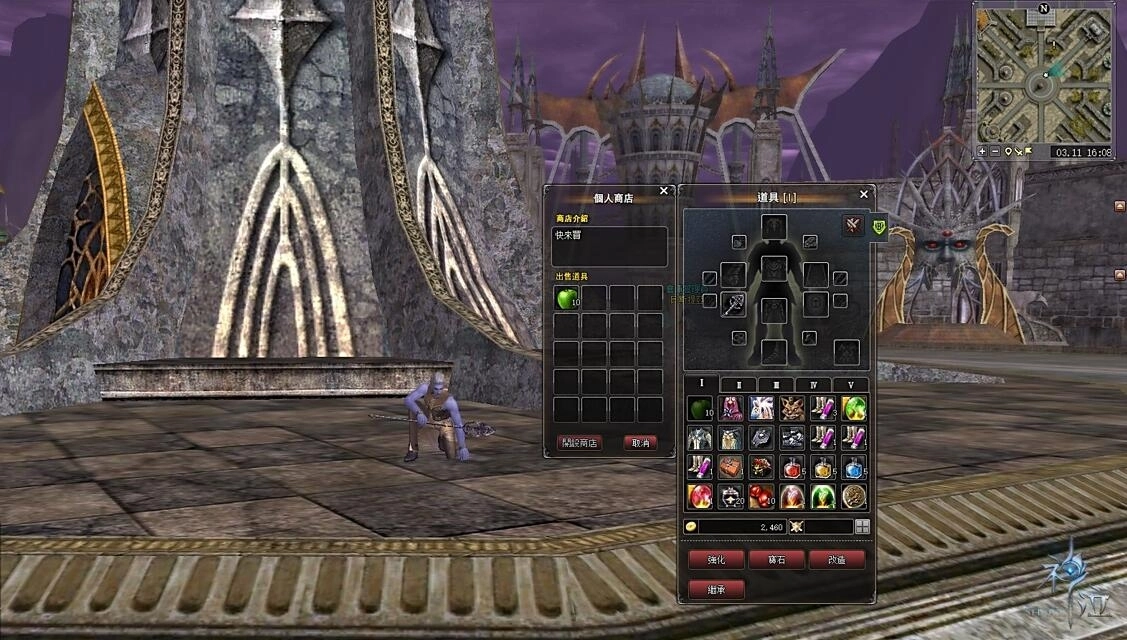Cancel the personal shop with 取消
This screenshot has width=1127, height=640.
640,443
